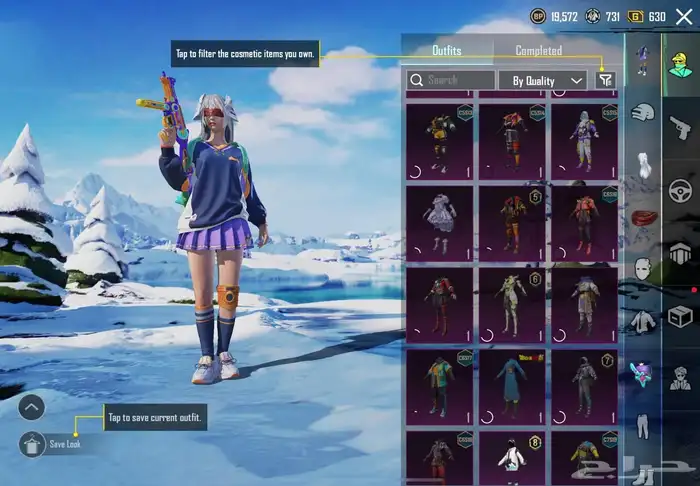Show the crate box category
Image resolution: width=700 pixels, height=486 pixels.
680,317
